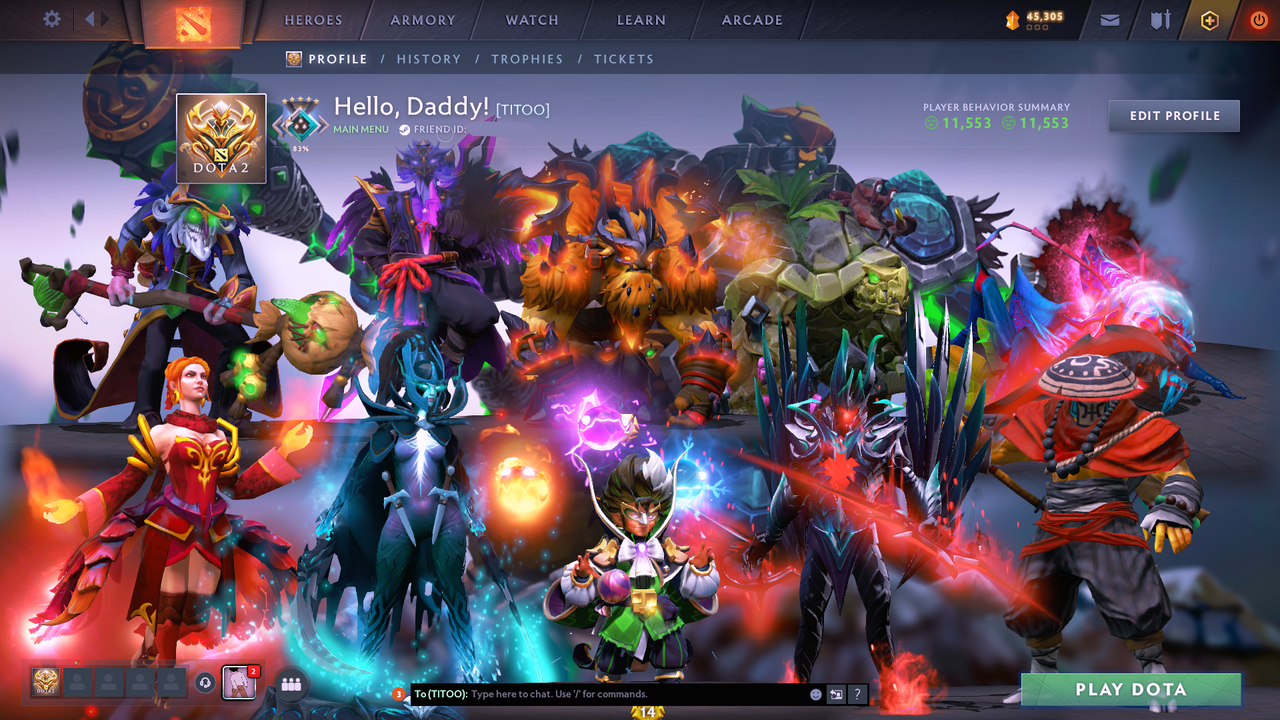Screen dimensions: 1280x720
Task: Open the mail notifications inbox
Action: click(x=1109, y=19)
